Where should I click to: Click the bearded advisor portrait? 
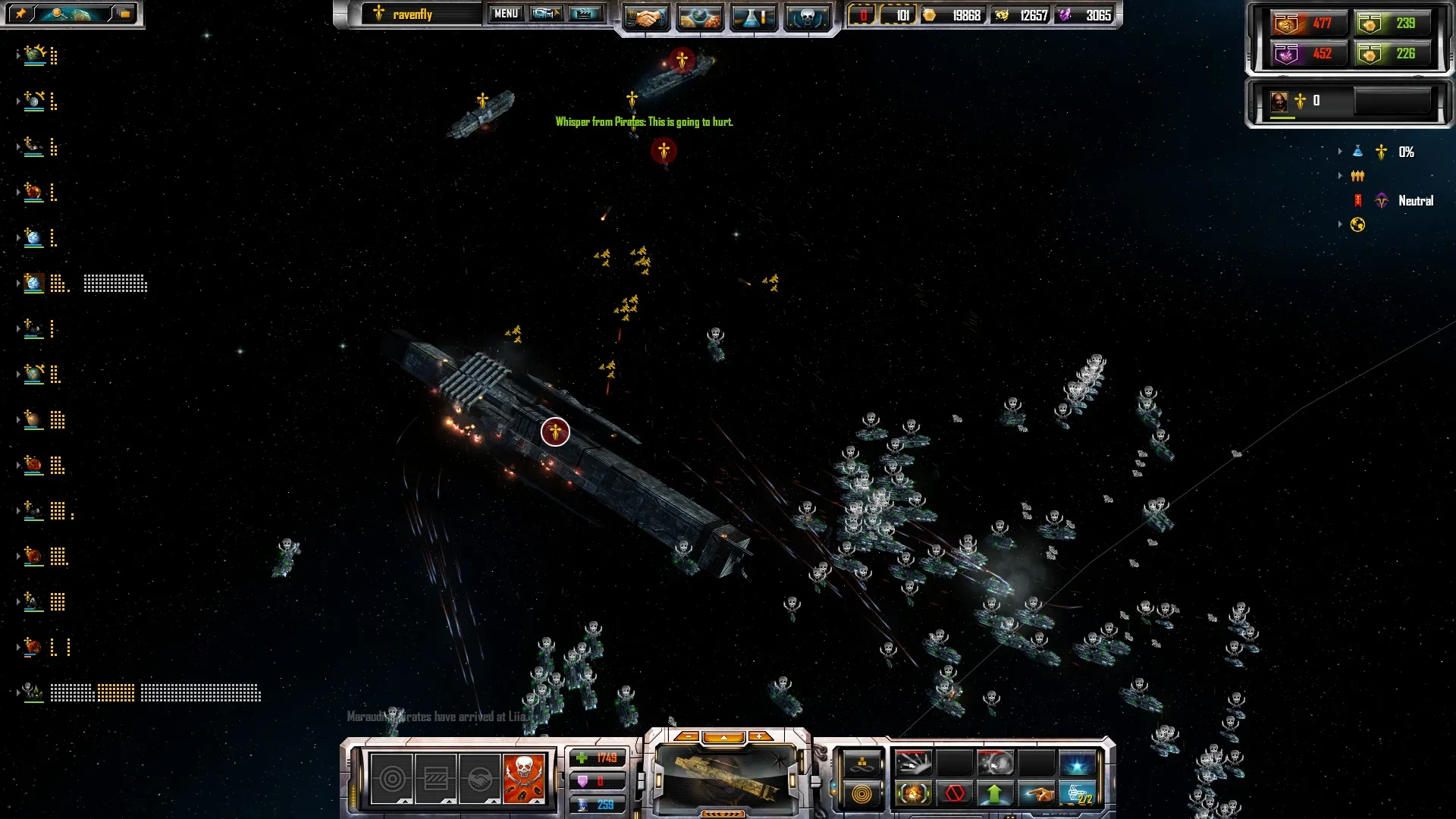(x=1279, y=101)
